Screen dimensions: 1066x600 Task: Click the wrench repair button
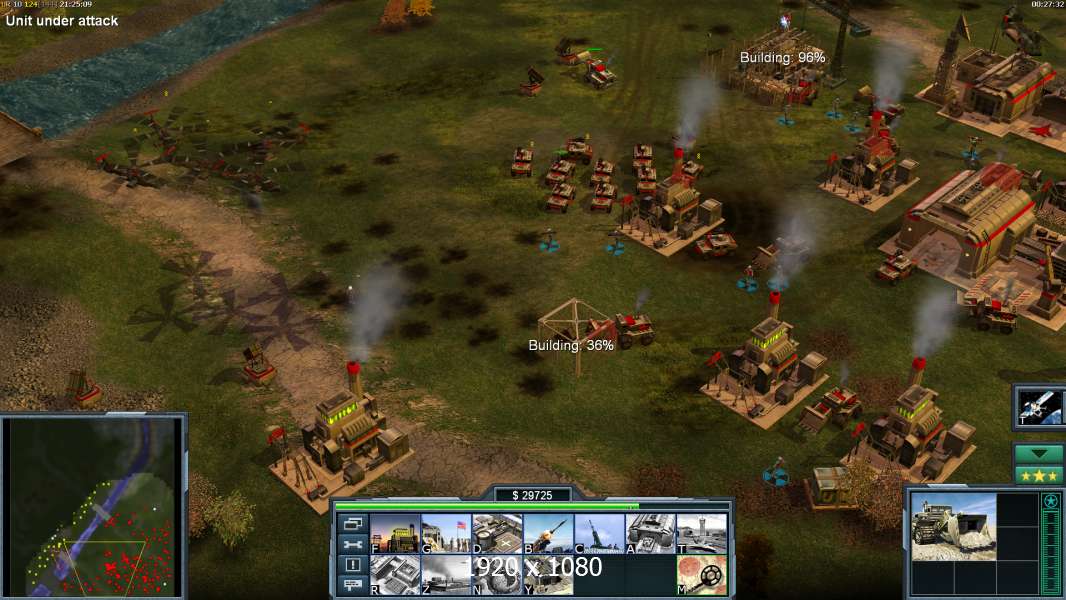(x=352, y=544)
